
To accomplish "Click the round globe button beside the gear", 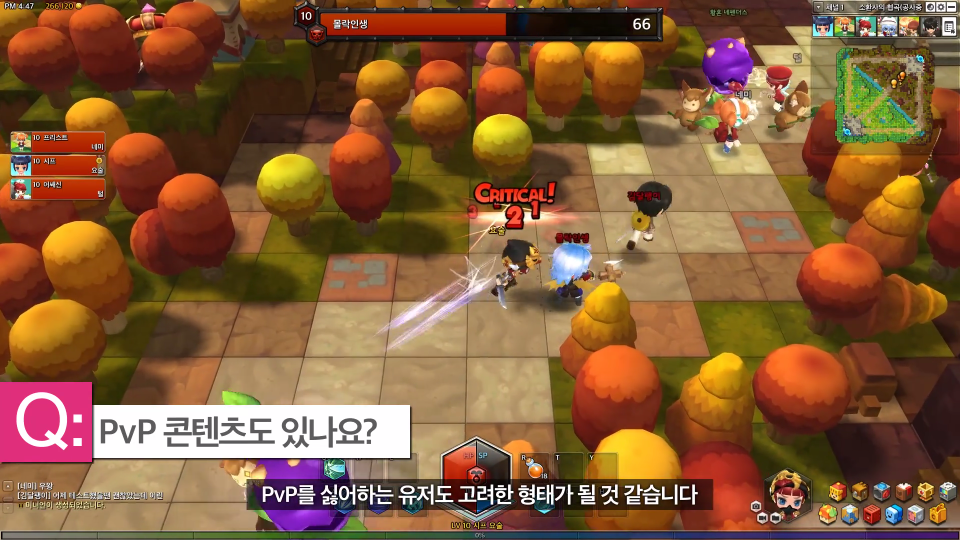I will pyautogui.click(x=929, y=7).
